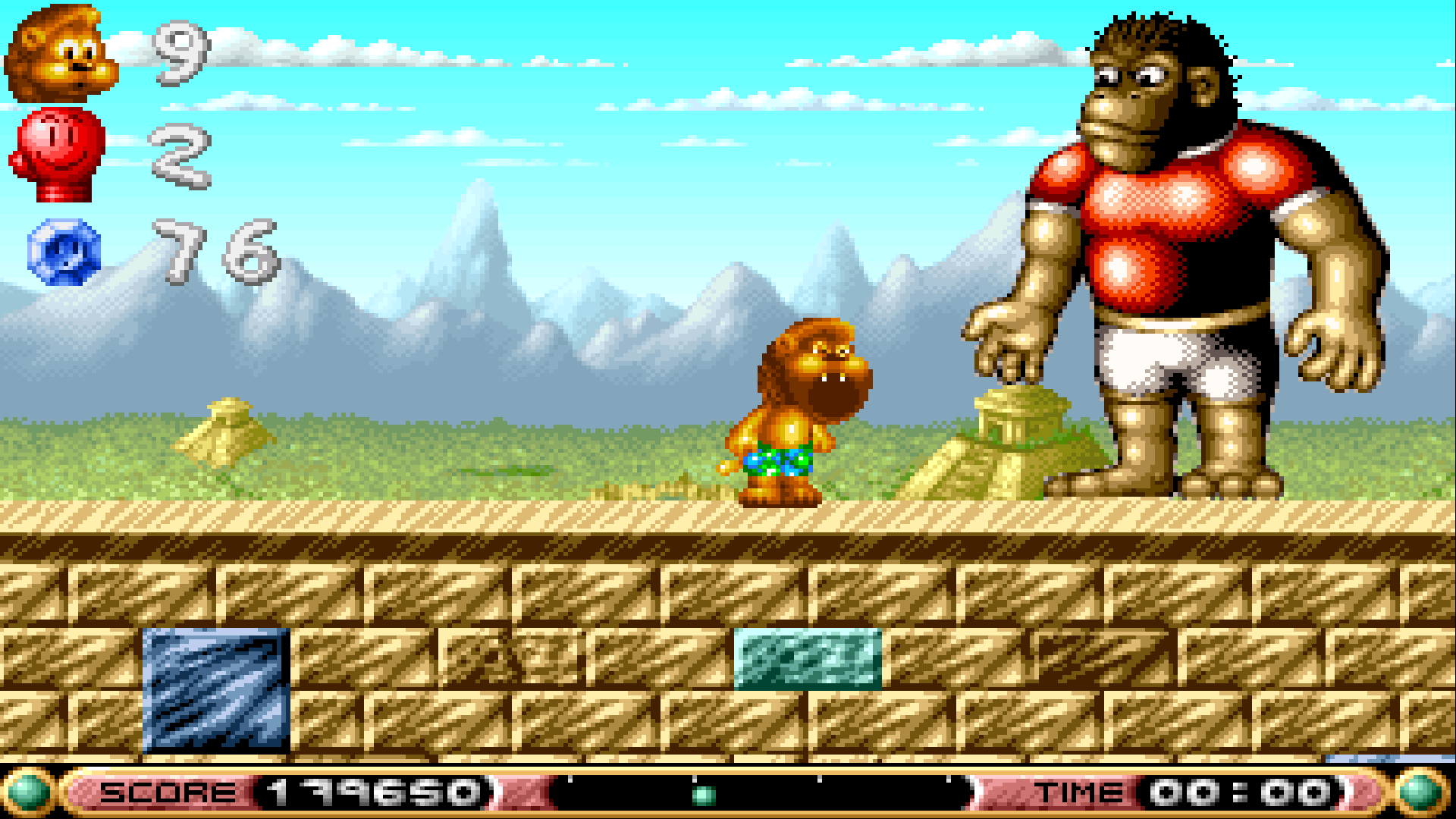Click the lion head lives icon

tap(61, 53)
